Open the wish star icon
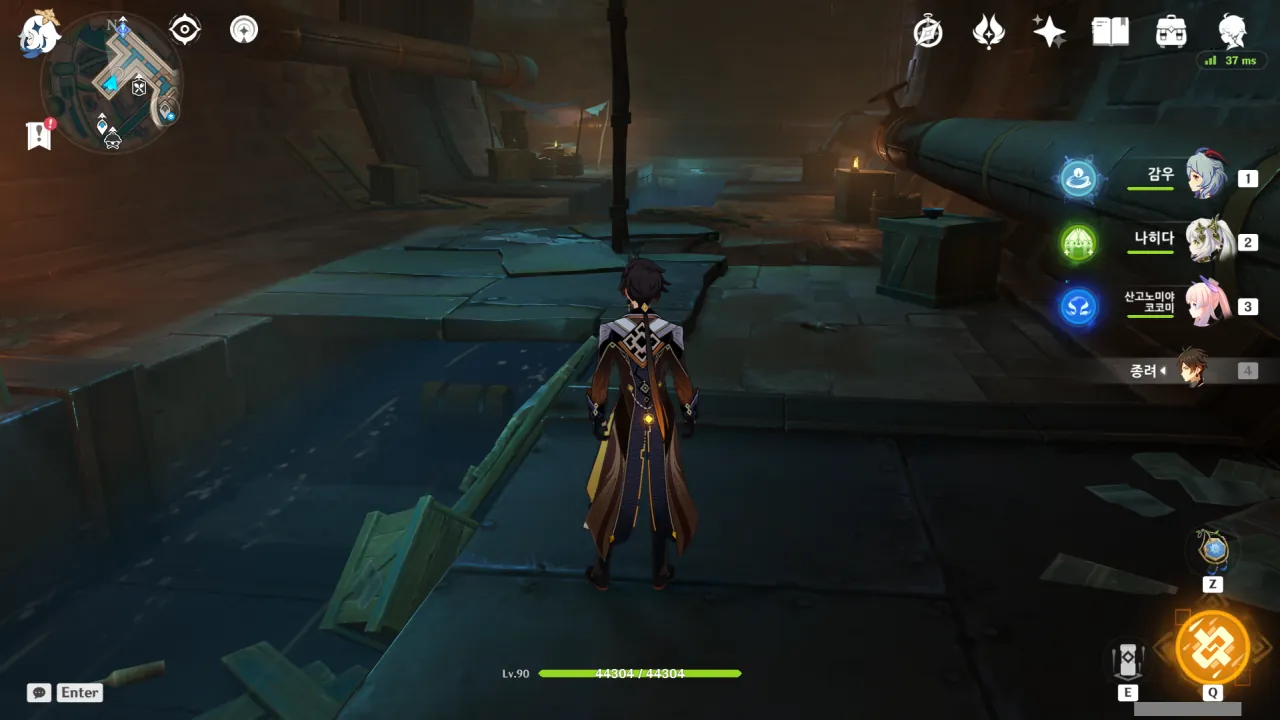The width and height of the screenshot is (1280, 720). (x=1049, y=32)
